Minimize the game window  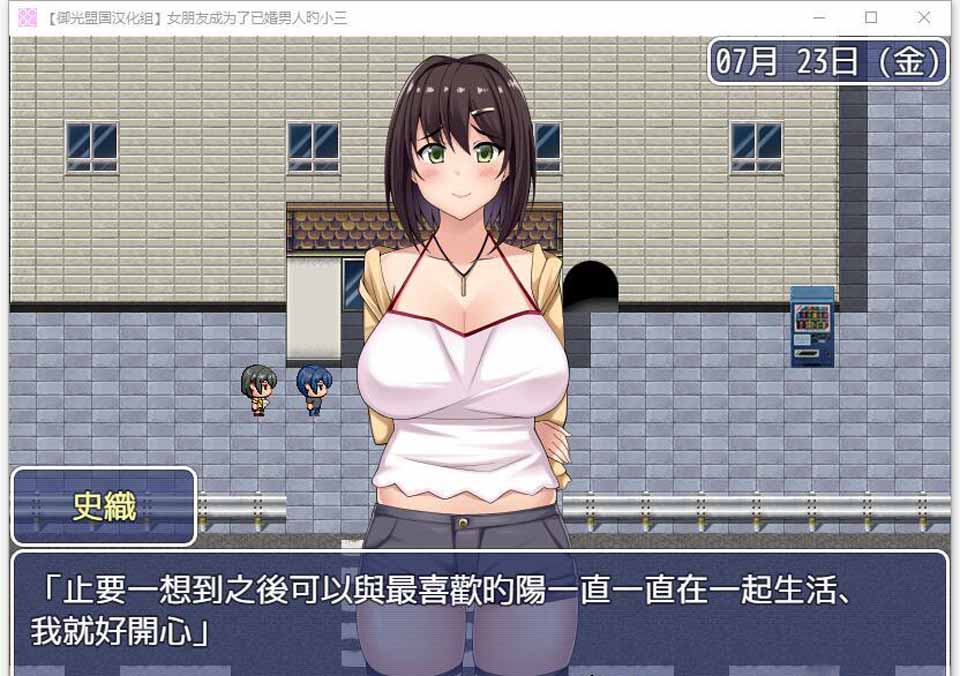click(819, 18)
